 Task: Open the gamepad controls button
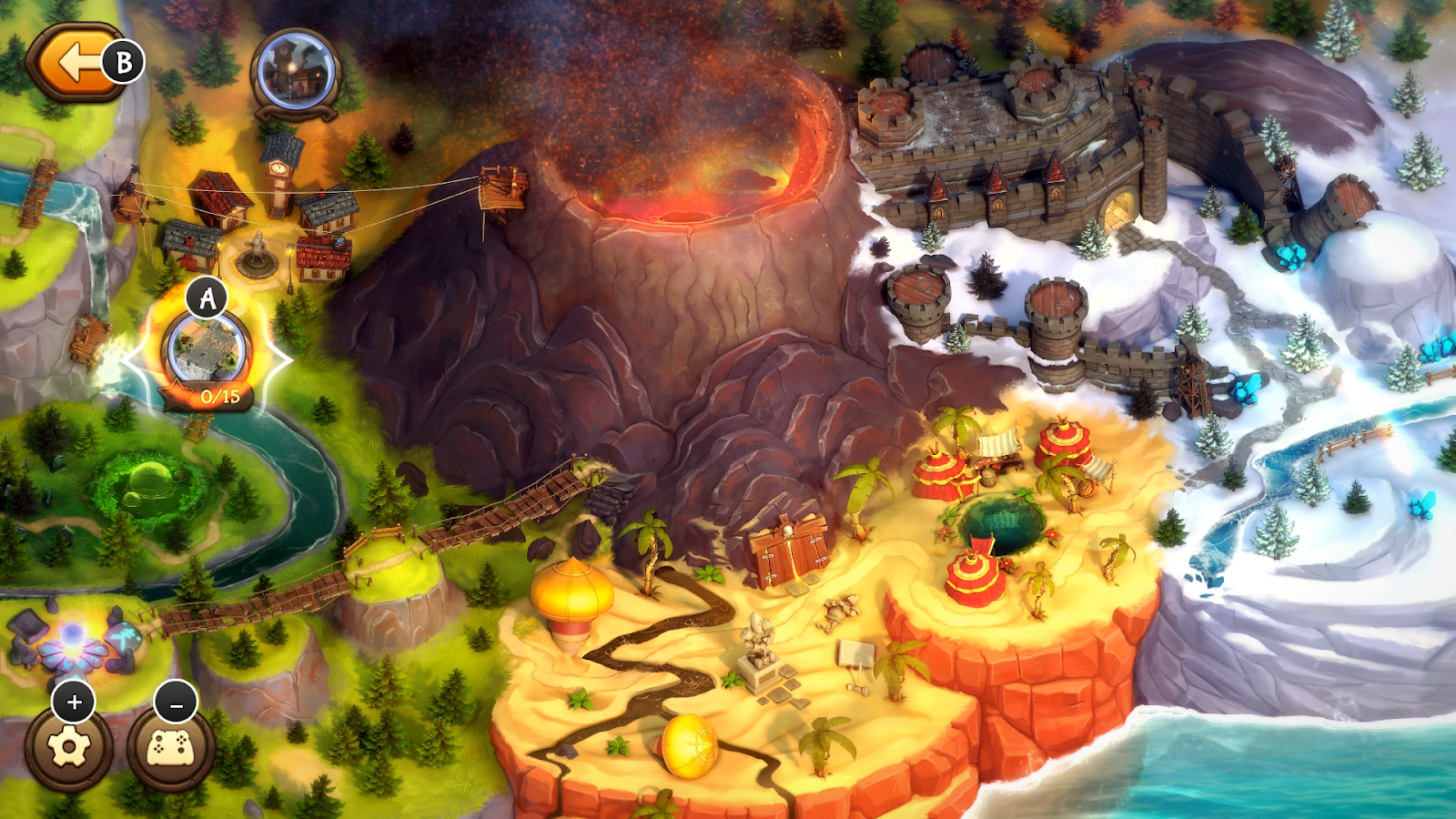point(170,748)
